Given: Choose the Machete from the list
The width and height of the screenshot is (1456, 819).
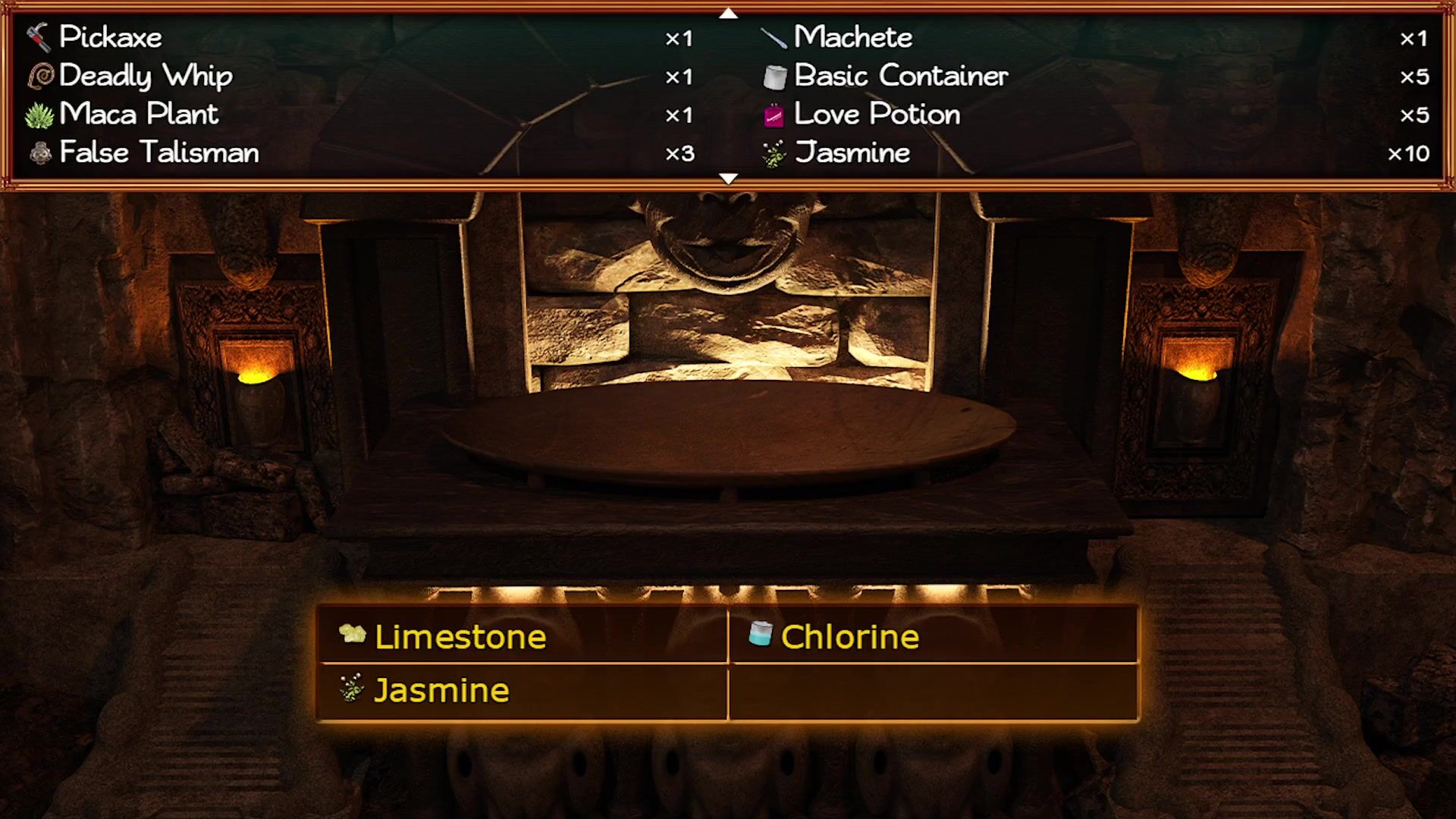Looking at the screenshot, I should click(x=853, y=37).
